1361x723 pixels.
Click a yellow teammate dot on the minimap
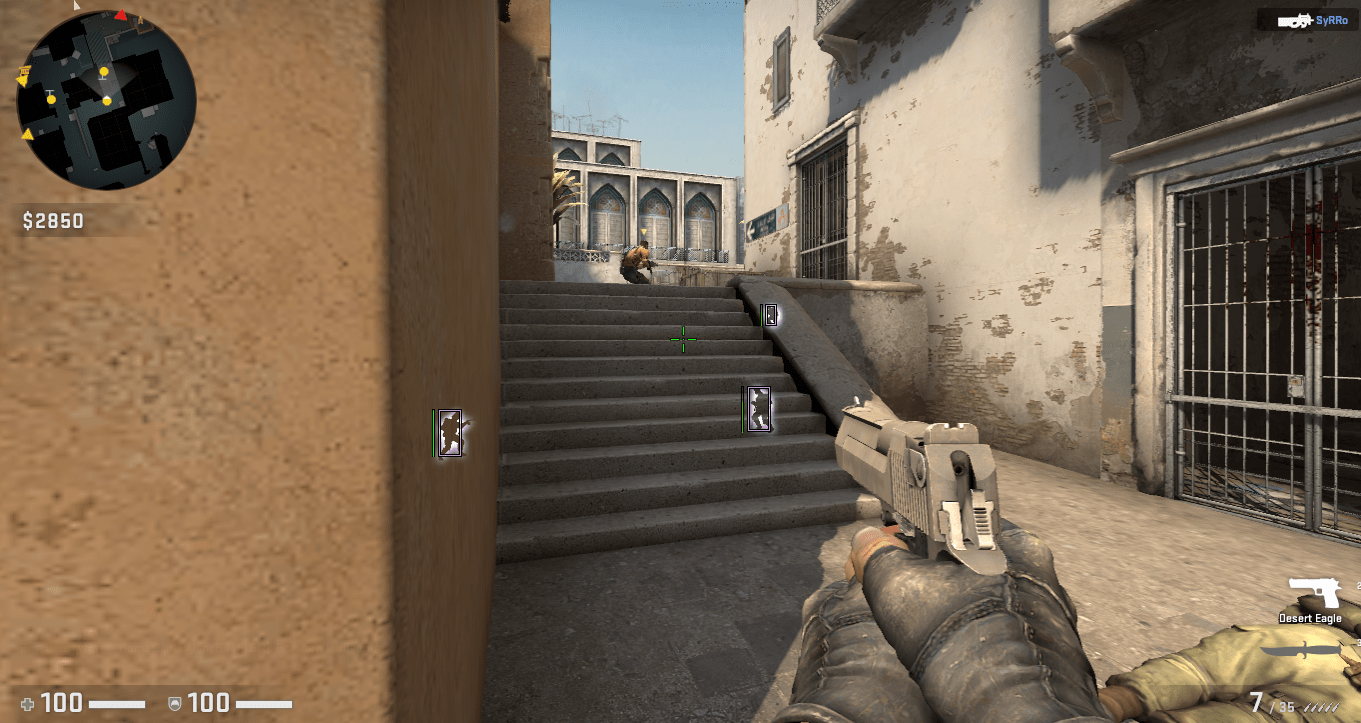pos(105,71)
